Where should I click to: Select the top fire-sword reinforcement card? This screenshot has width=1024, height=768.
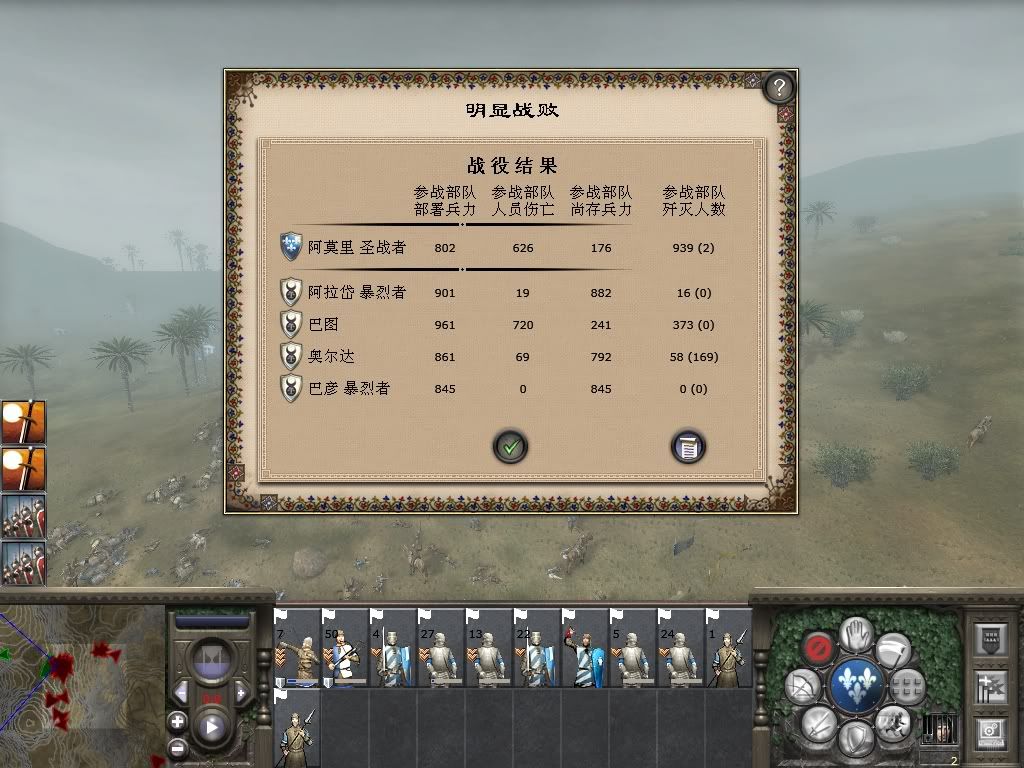click(23, 422)
